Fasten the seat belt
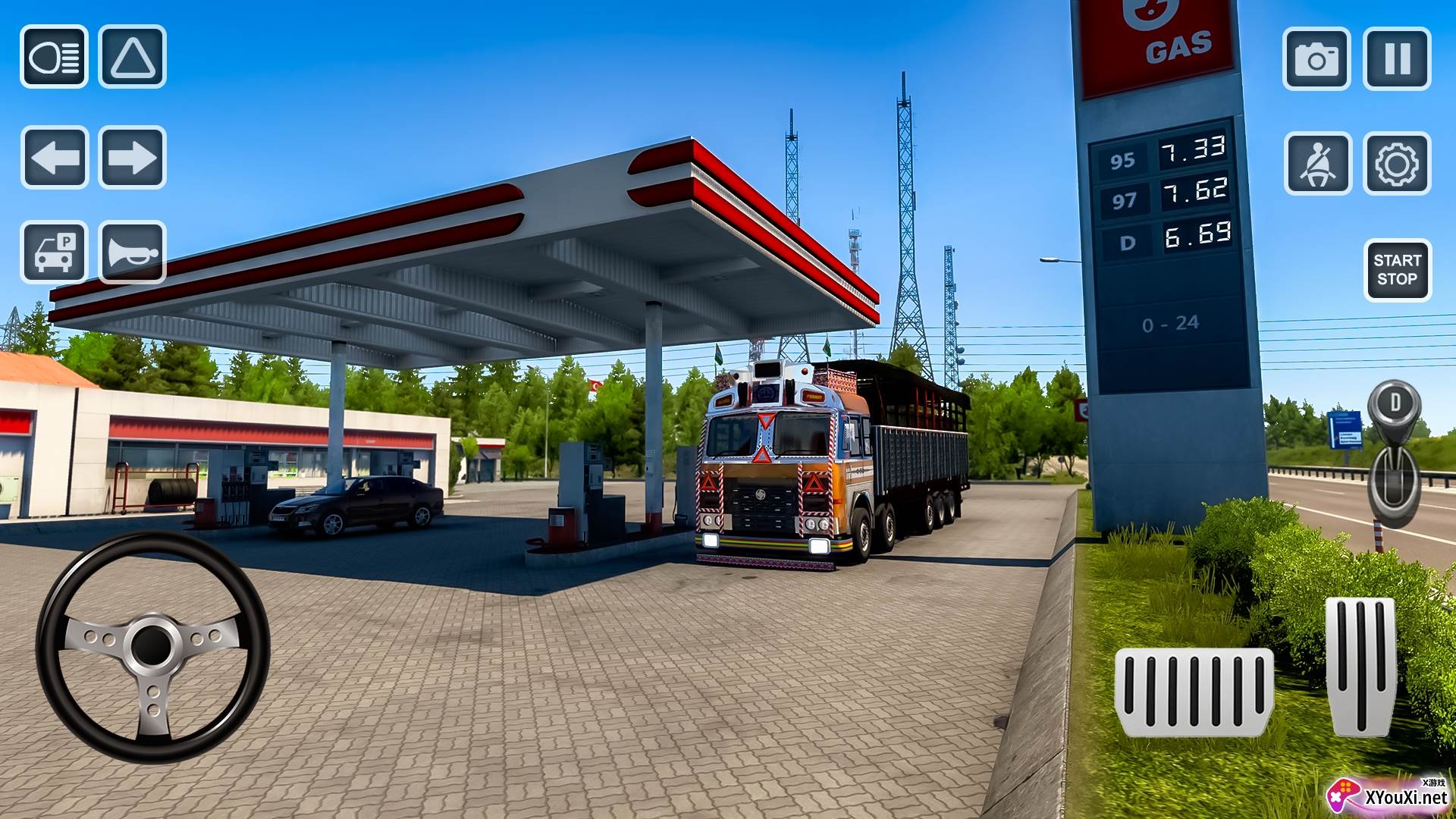This screenshot has width=1456, height=819. pyautogui.click(x=1318, y=164)
